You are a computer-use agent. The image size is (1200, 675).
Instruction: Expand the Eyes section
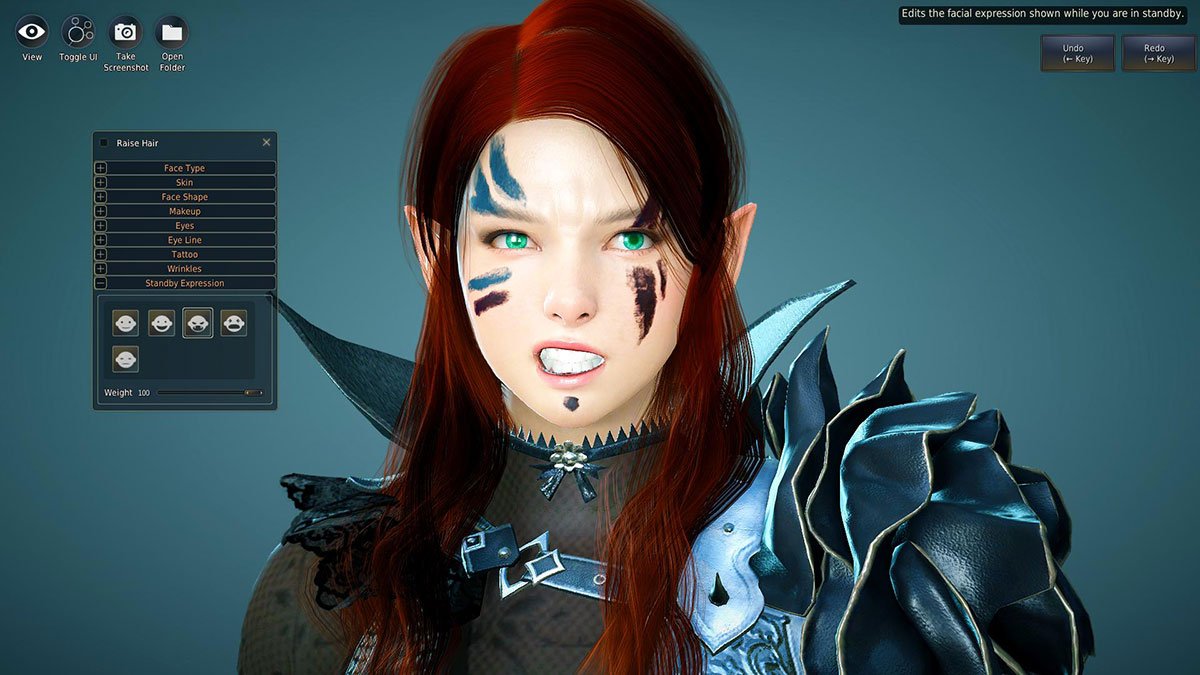pos(184,226)
